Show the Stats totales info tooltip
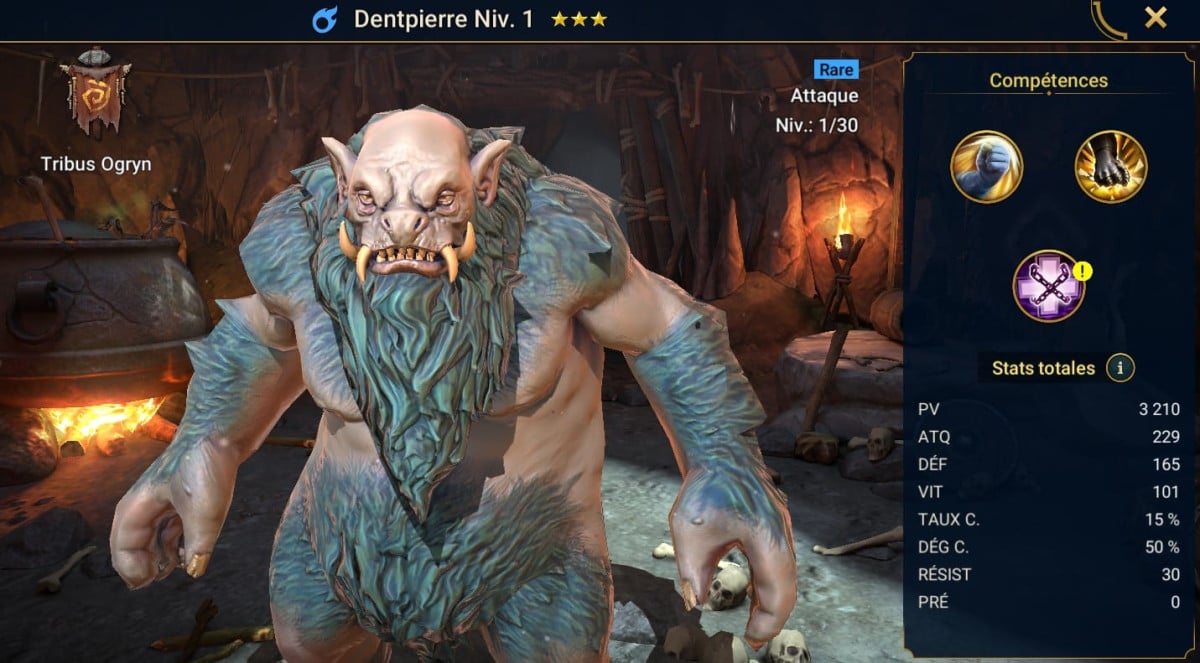 tap(1120, 368)
